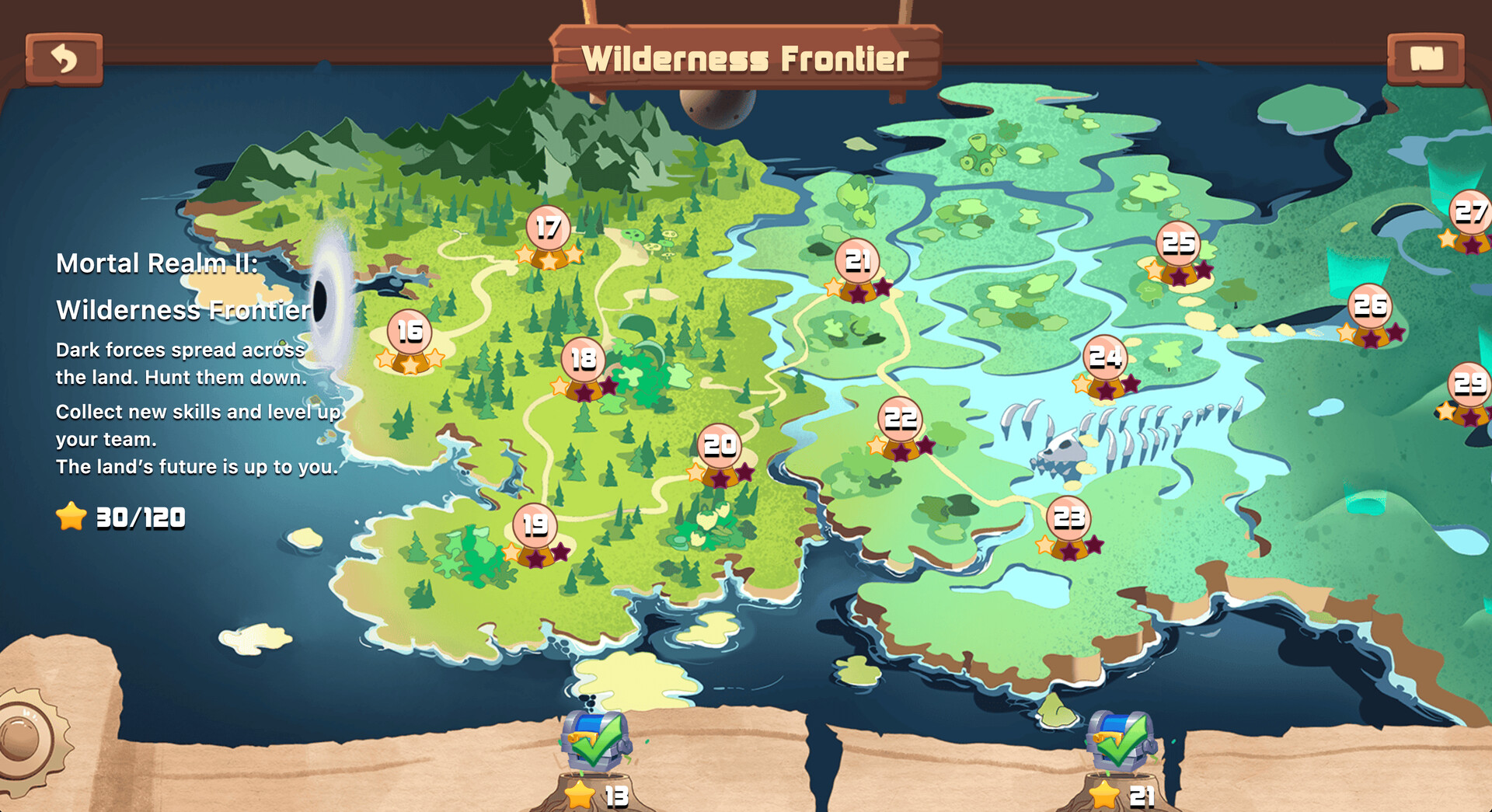Open level 27 in top-right corner
The width and height of the screenshot is (1492, 812).
point(1469,210)
